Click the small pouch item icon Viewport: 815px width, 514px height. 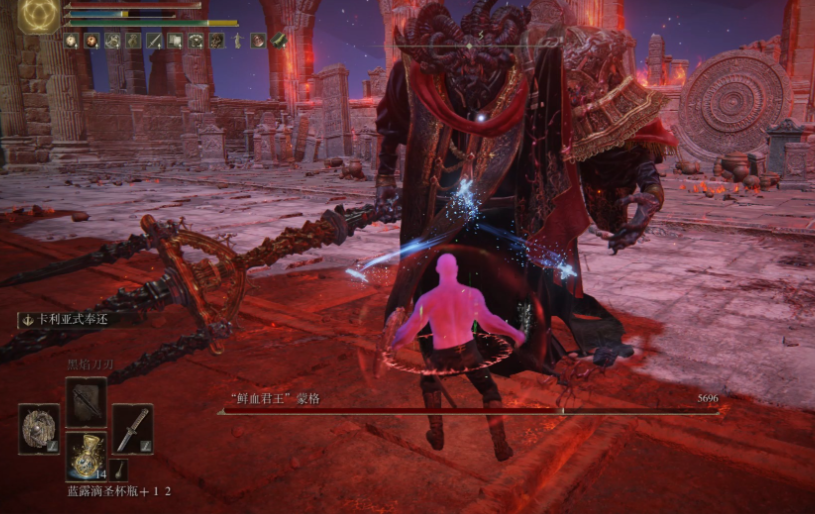(x=121, y=467)
